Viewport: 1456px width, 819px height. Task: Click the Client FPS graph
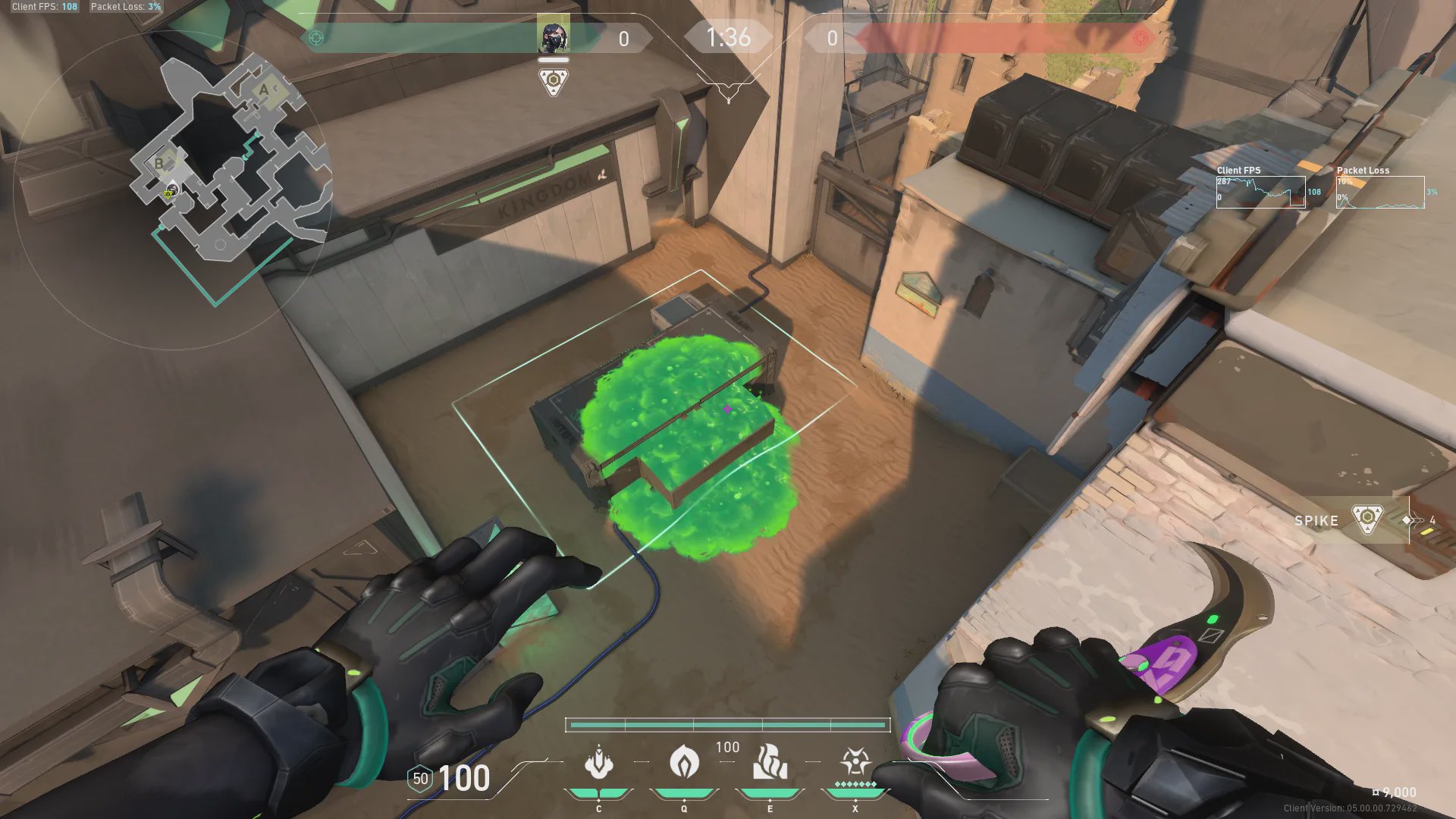coord(1260,192)
